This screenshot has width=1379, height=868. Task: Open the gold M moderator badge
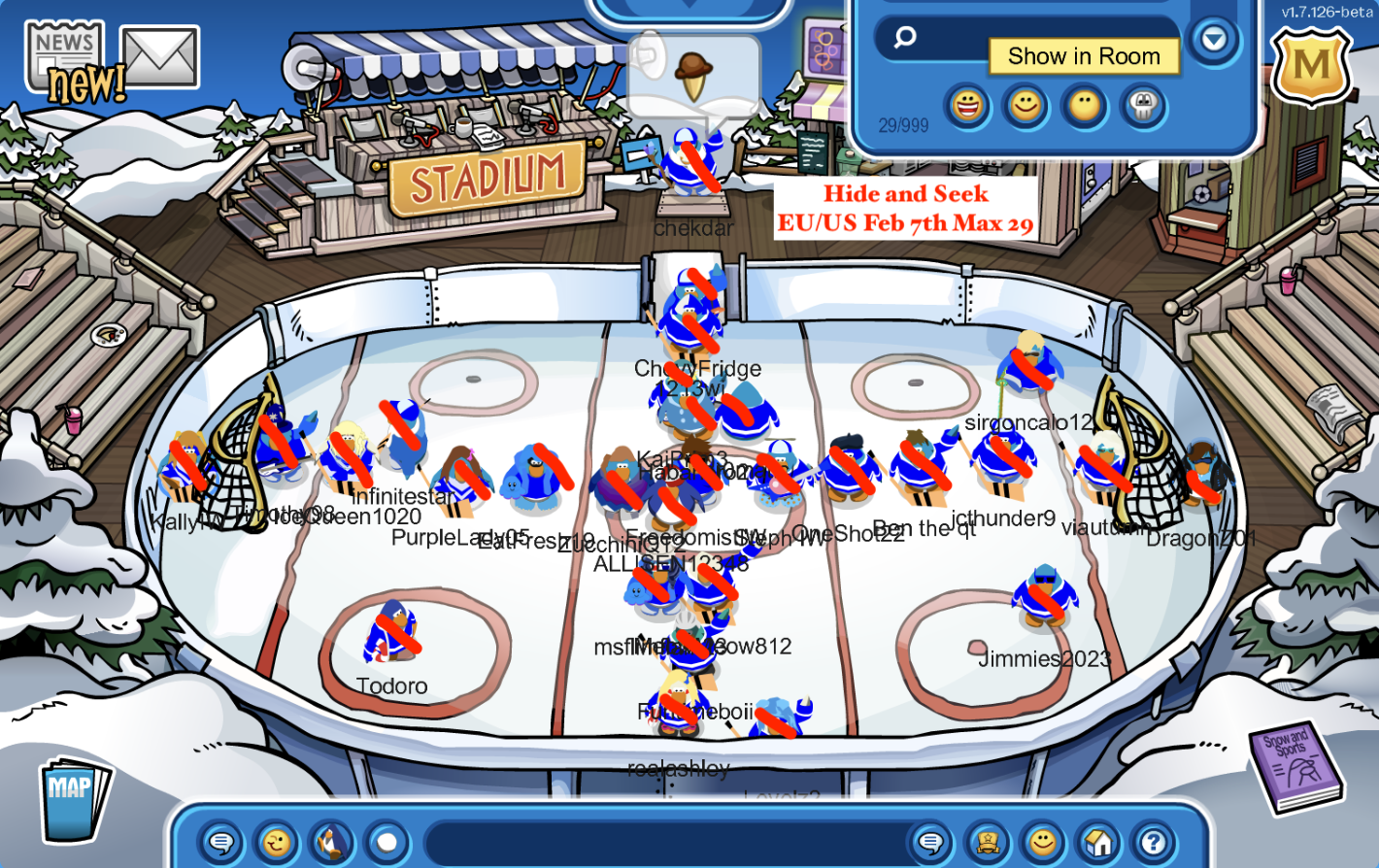[x=1312, y=66]
